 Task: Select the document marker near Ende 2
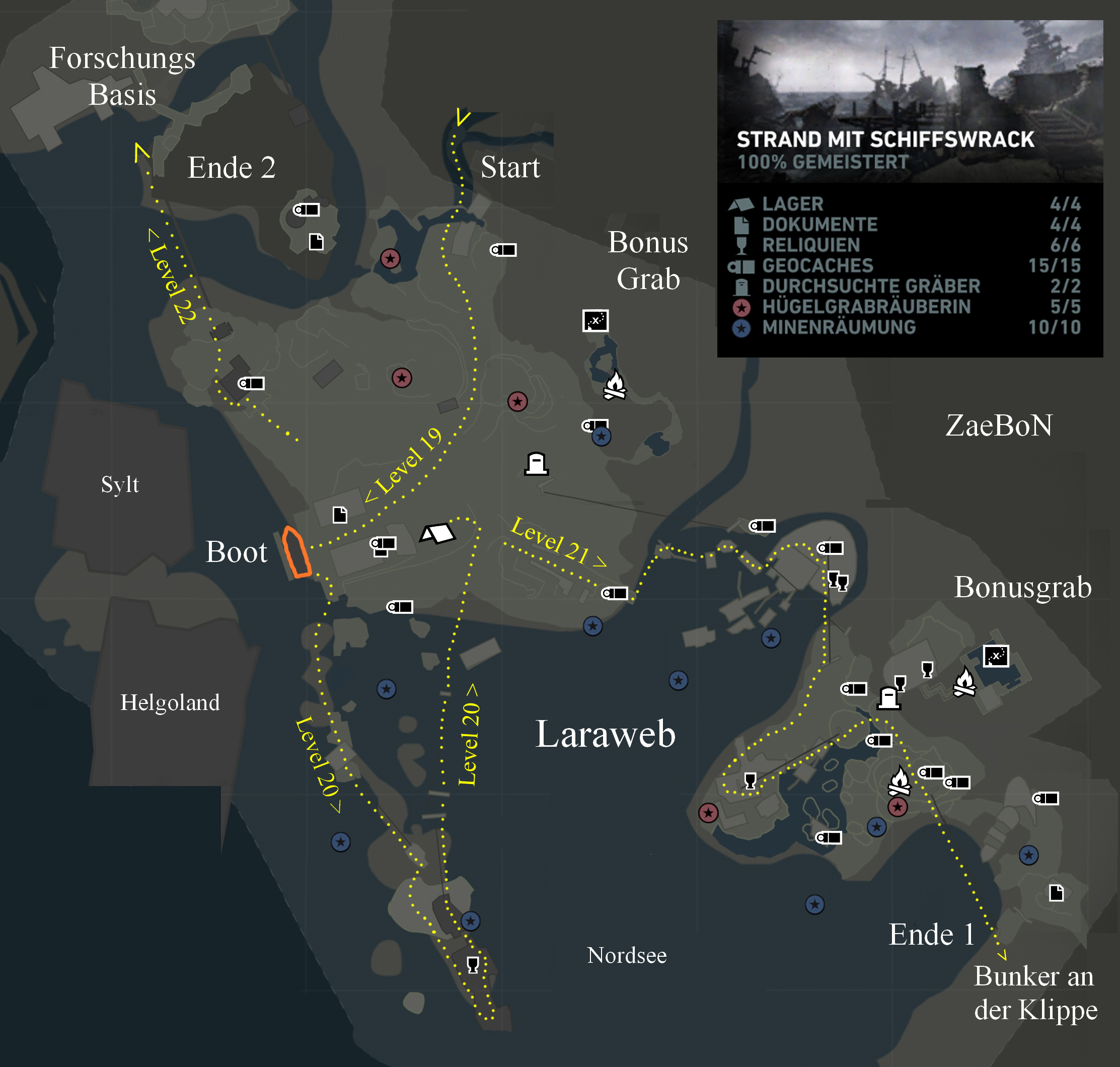[316, 242]
